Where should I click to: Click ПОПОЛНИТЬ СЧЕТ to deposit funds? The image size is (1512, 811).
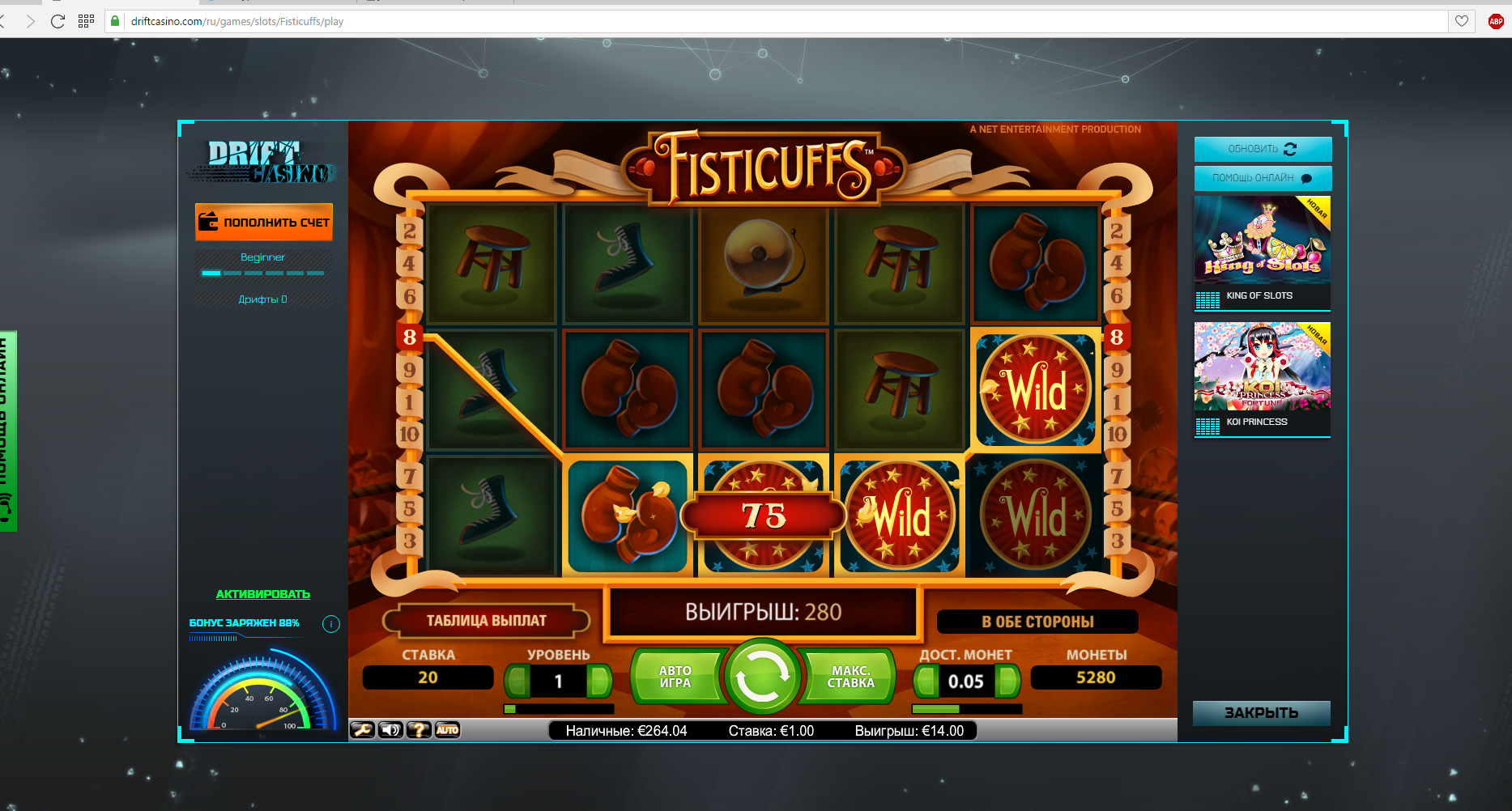click(264, 222)
